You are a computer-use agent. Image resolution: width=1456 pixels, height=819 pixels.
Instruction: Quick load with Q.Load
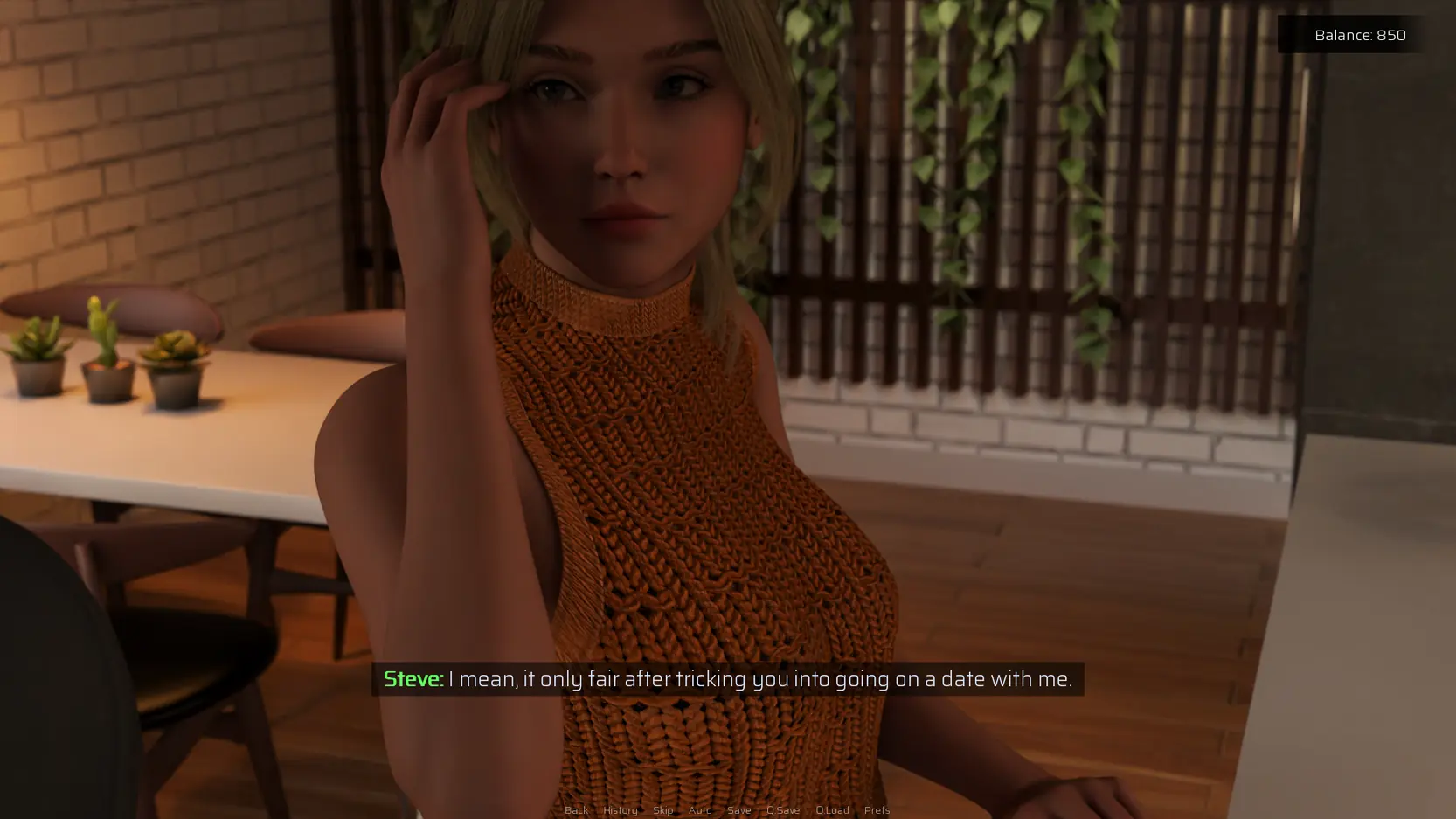832,810
